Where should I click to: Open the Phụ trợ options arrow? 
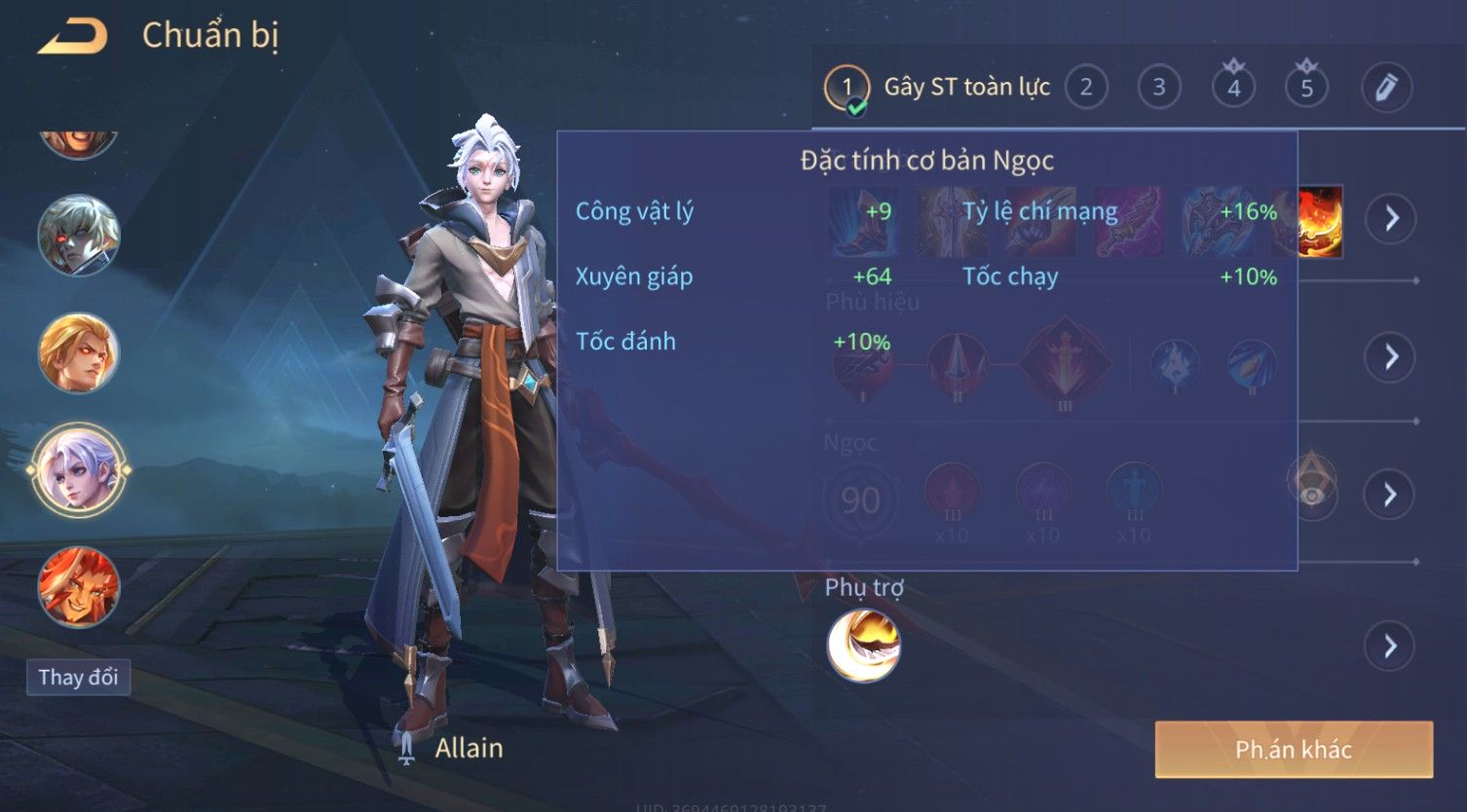1390,646
